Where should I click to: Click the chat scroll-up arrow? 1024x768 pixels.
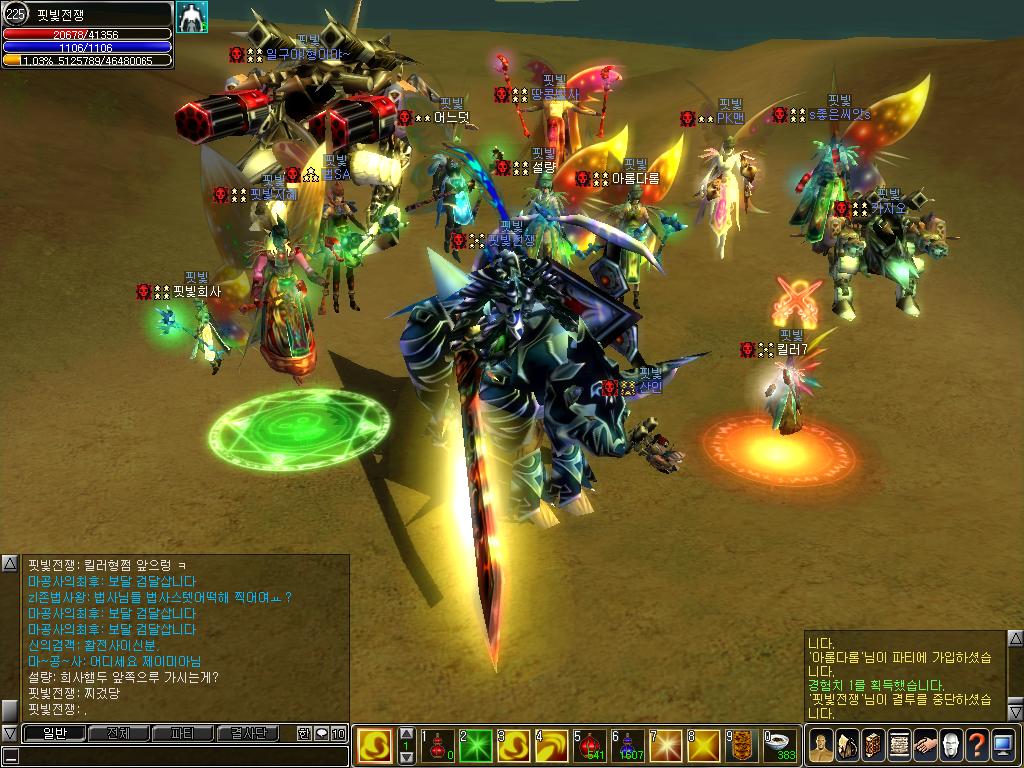(x=10, y=563)
